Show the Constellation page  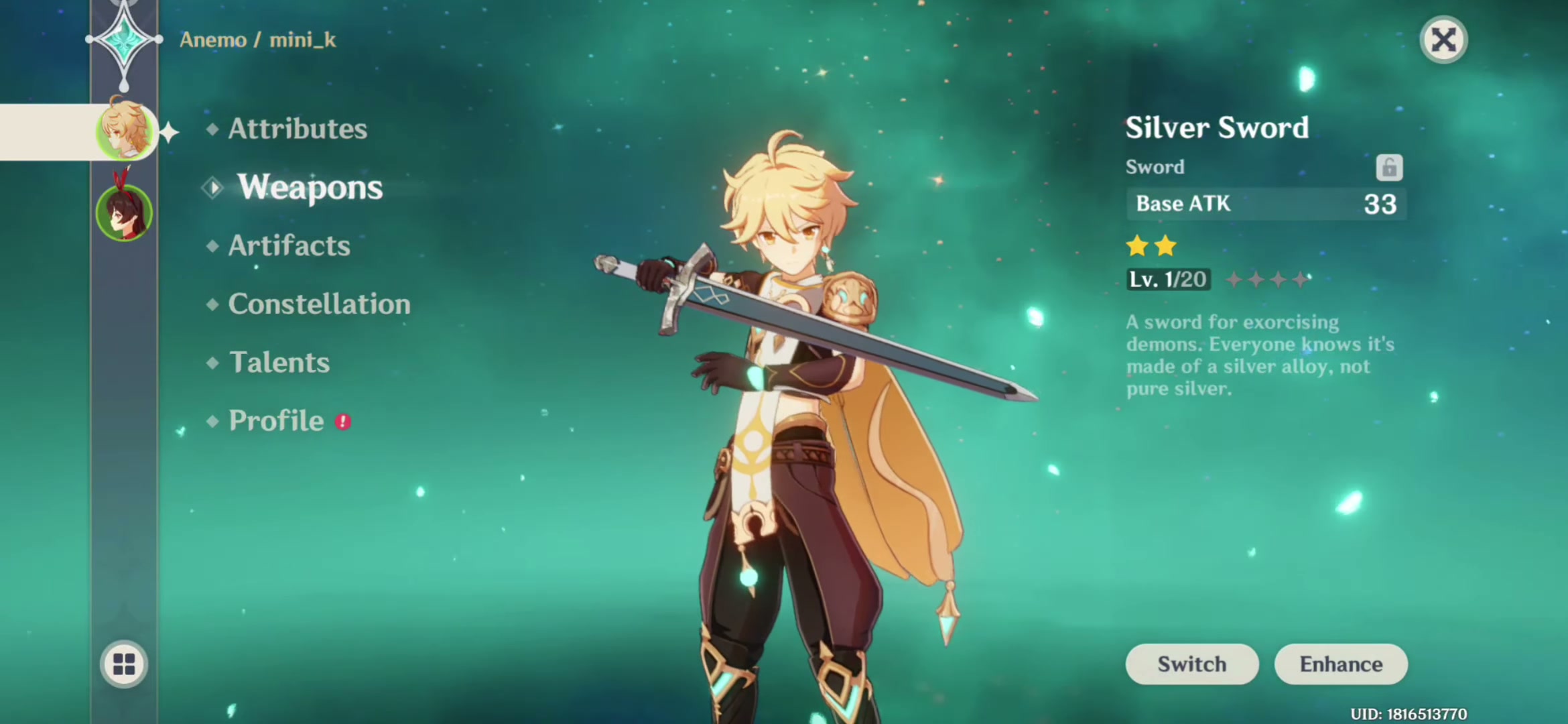(319, 304)
